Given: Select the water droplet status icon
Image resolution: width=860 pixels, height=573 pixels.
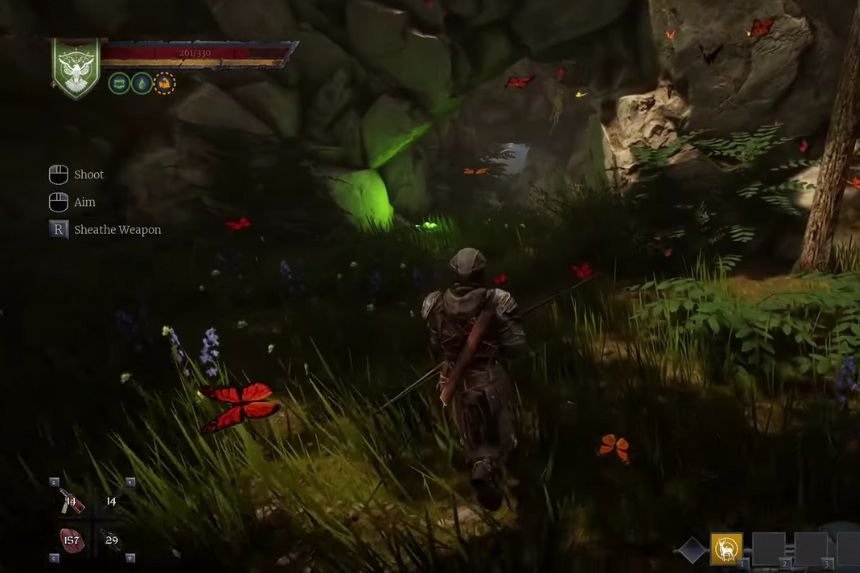Looking at the screenshot, I should [x=142, y=83].
